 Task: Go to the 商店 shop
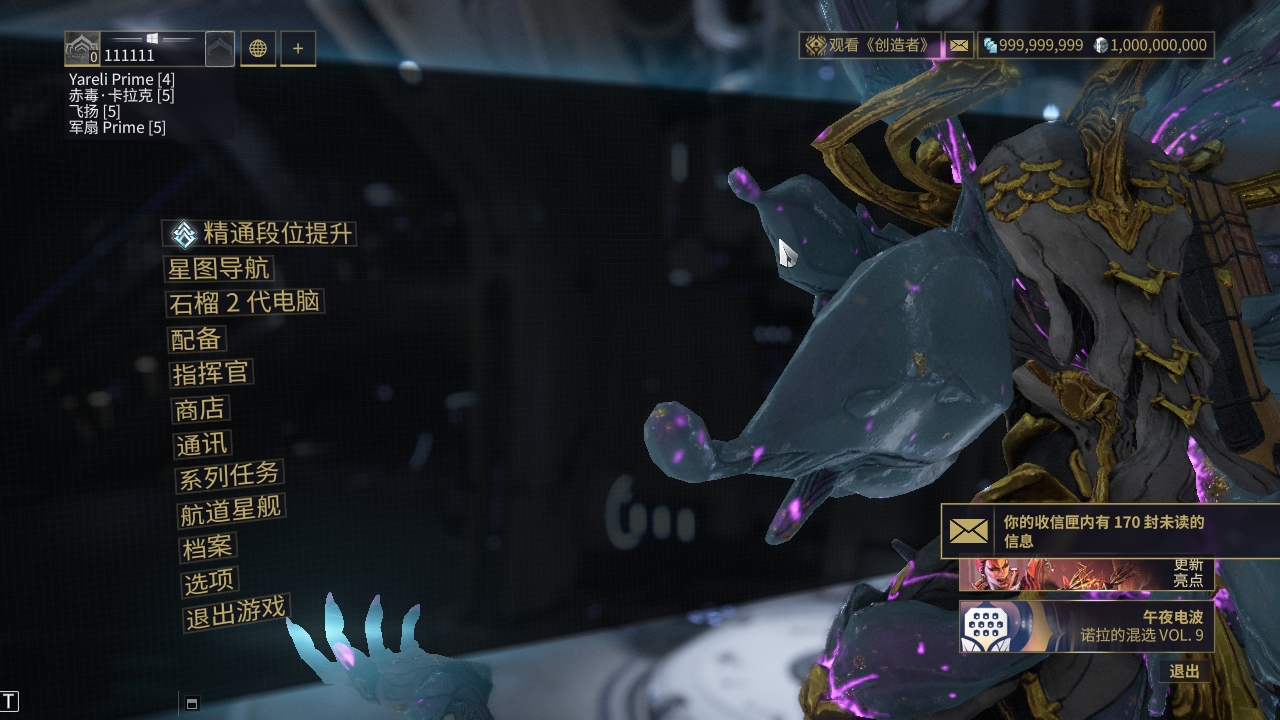(x=200, y=409)
